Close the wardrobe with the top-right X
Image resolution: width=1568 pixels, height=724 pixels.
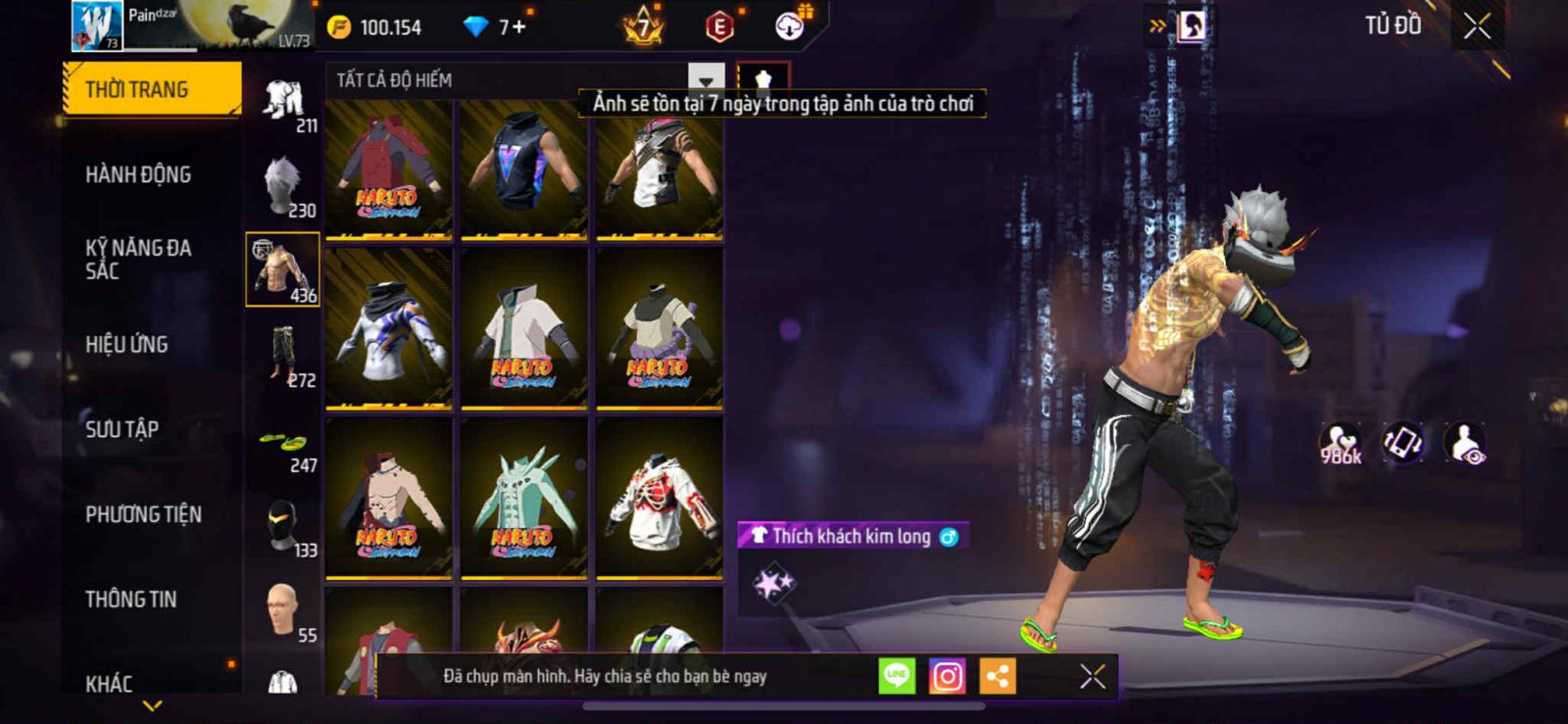pos(1477,26)
